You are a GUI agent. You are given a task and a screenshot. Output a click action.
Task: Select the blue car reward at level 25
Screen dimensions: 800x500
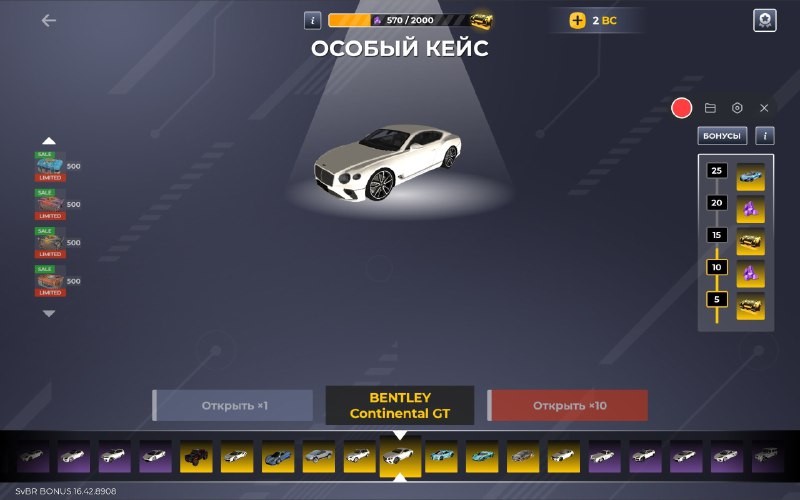pos(750,176)
